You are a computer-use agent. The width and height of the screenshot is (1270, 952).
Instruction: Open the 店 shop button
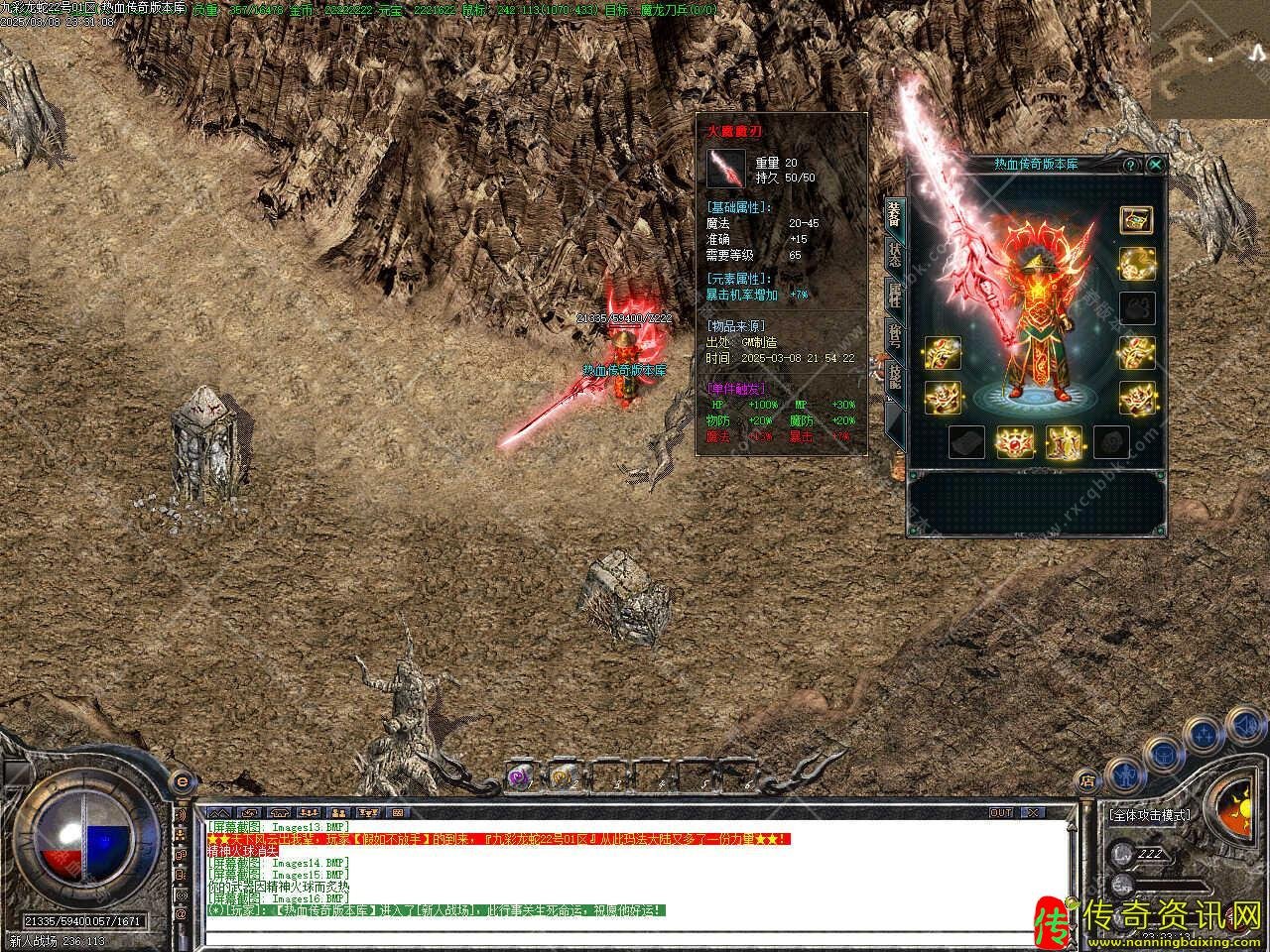click(1087, 779)
